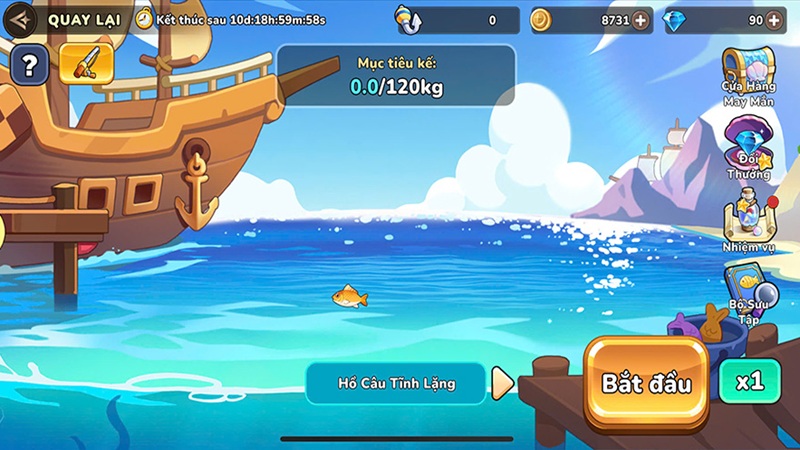Open the question mark help button
Viewport: 800px width, 450px height.
click(30, 66)
